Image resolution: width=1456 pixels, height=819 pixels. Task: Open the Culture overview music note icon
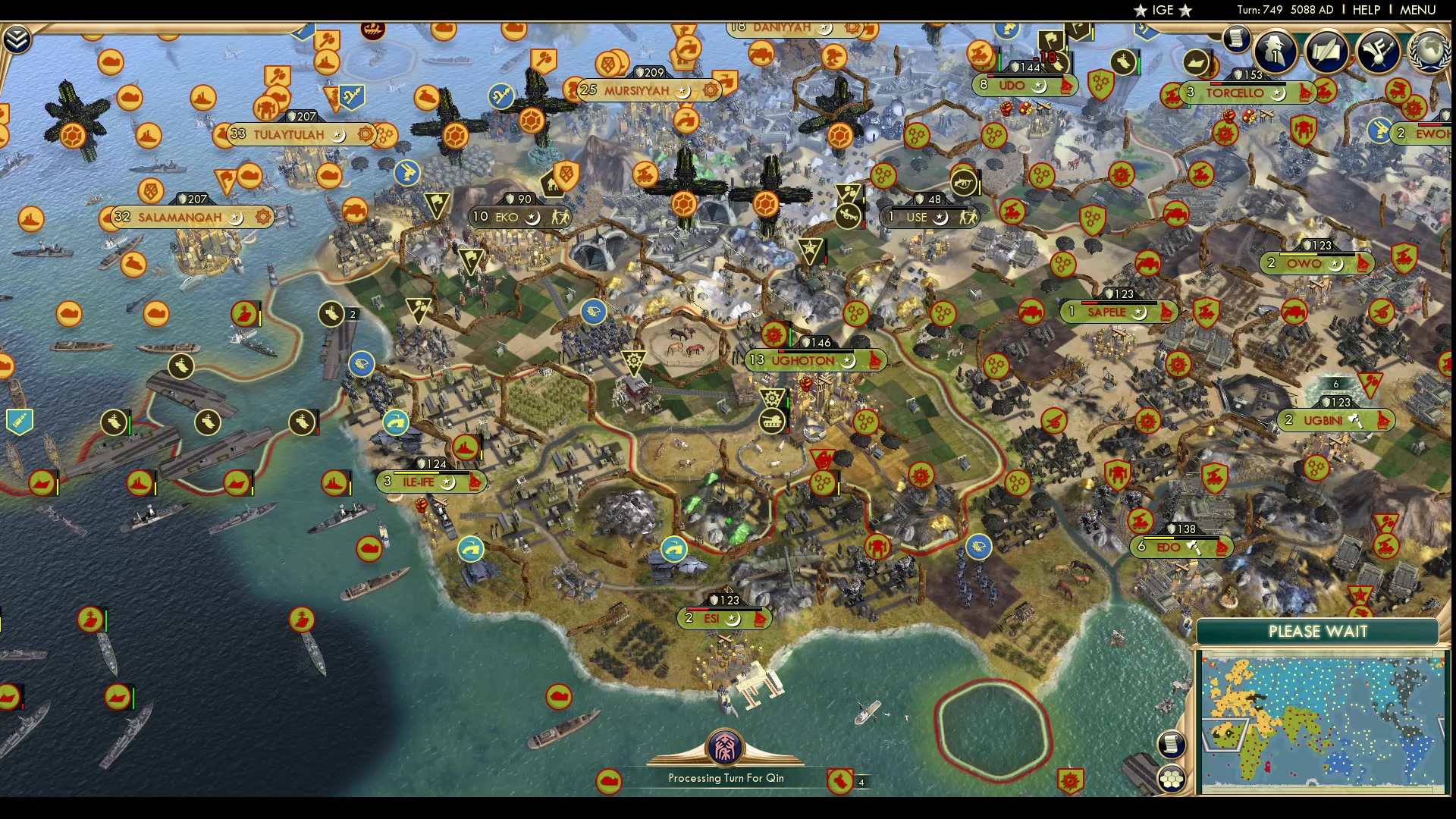(x=1376, y=51)
